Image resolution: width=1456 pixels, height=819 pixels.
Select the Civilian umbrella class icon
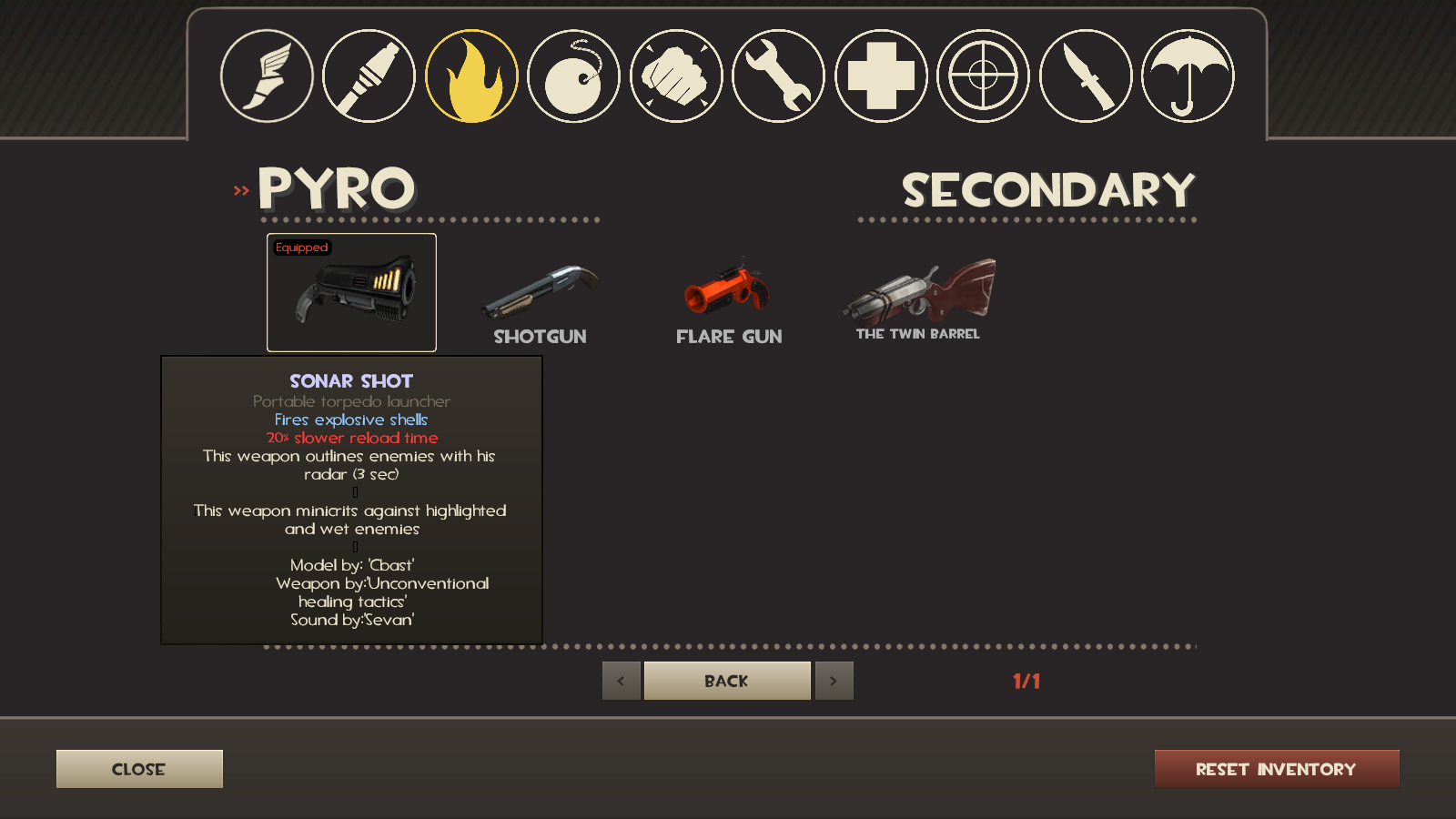point(1188,76)
